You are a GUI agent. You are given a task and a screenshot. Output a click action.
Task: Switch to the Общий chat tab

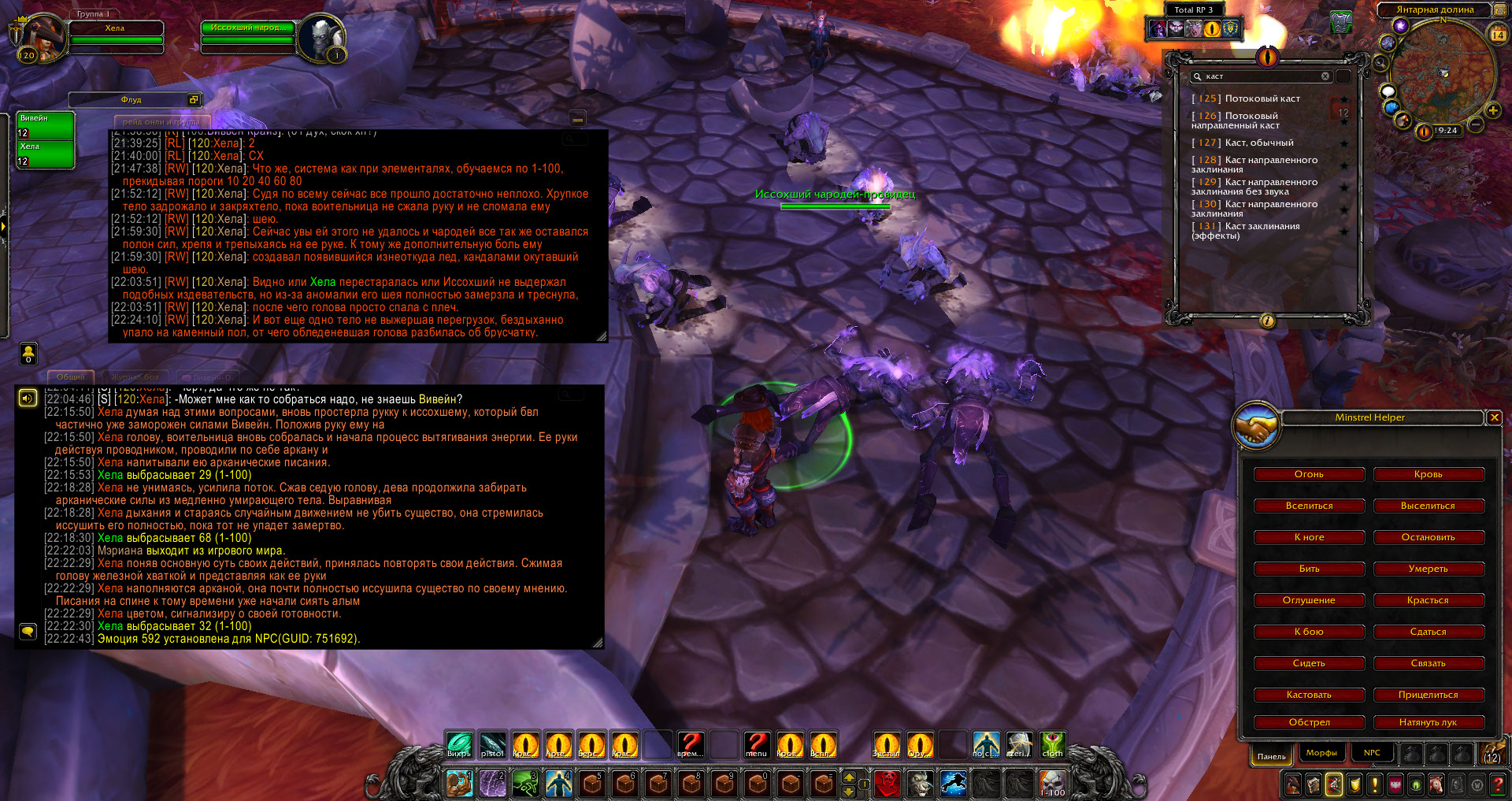pos(71,377)
